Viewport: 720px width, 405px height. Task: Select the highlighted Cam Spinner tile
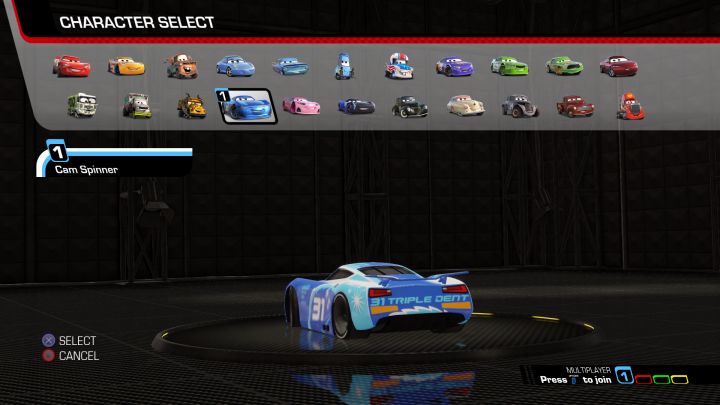pos(246,104)
